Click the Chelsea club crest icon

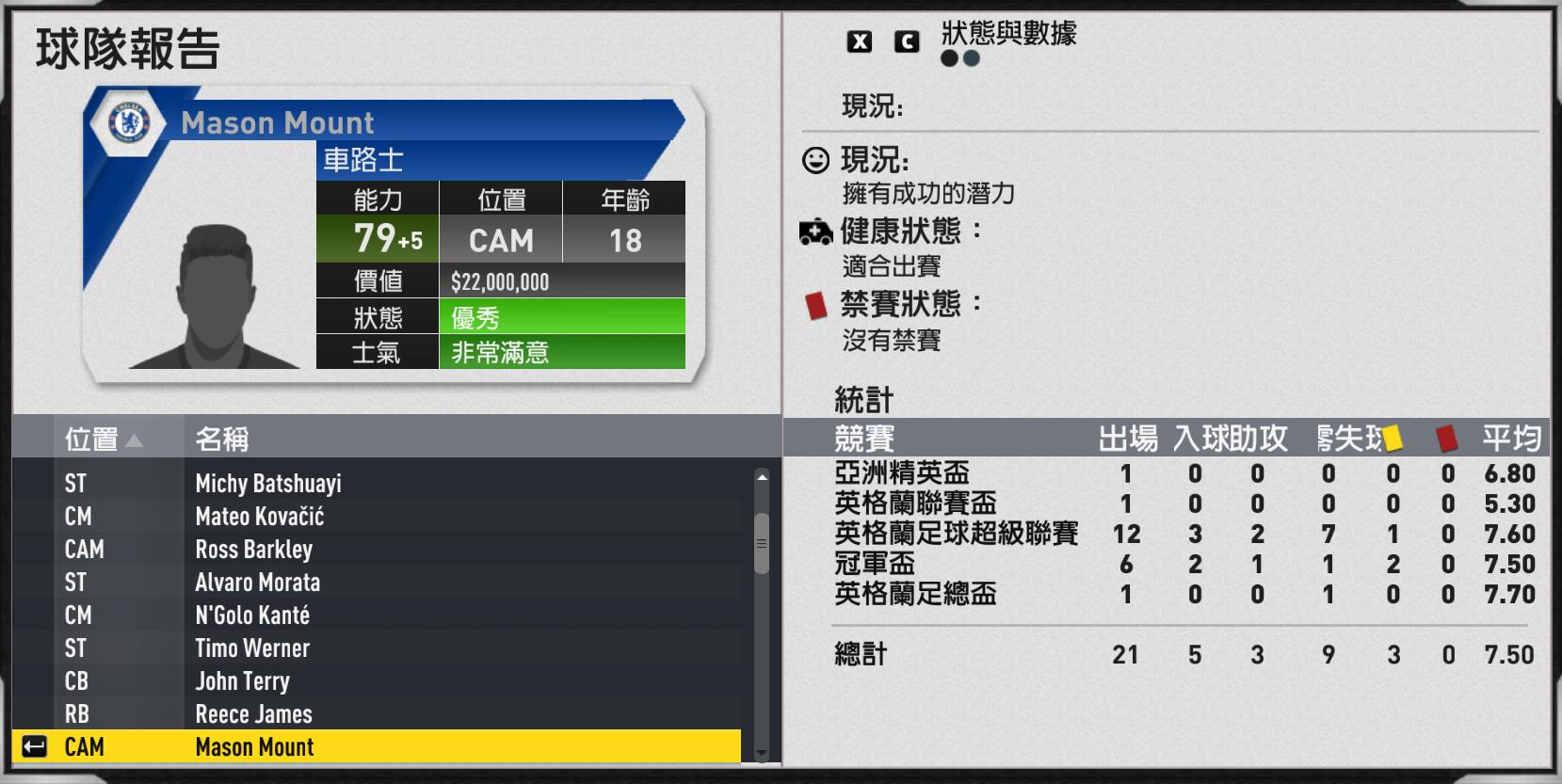click(x=127, y=123)
